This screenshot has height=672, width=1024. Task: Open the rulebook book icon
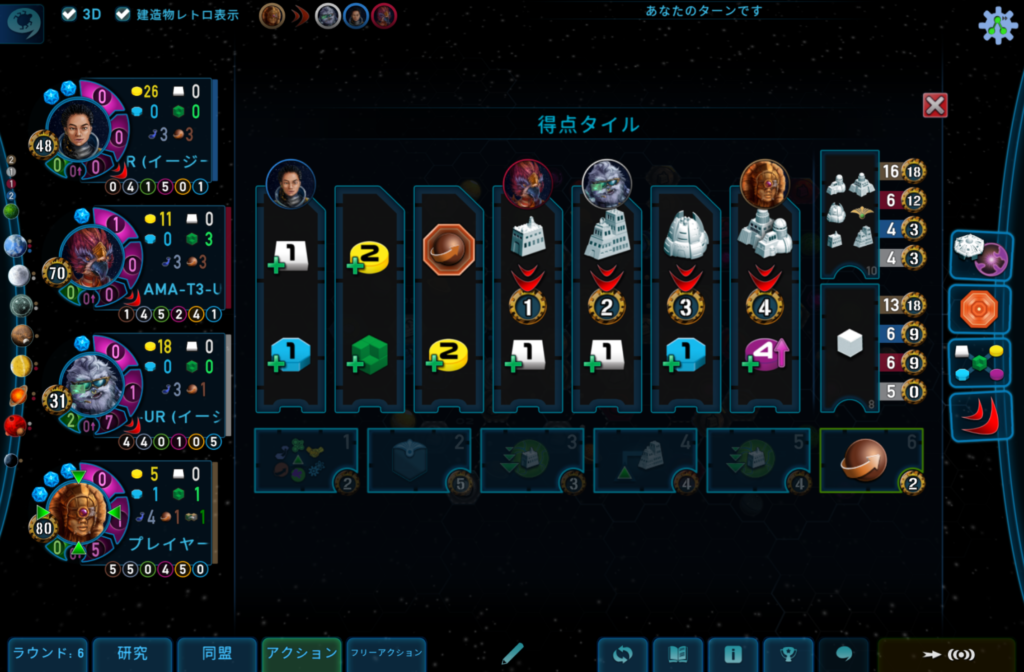pyautogui.click(x=678, y=655)
